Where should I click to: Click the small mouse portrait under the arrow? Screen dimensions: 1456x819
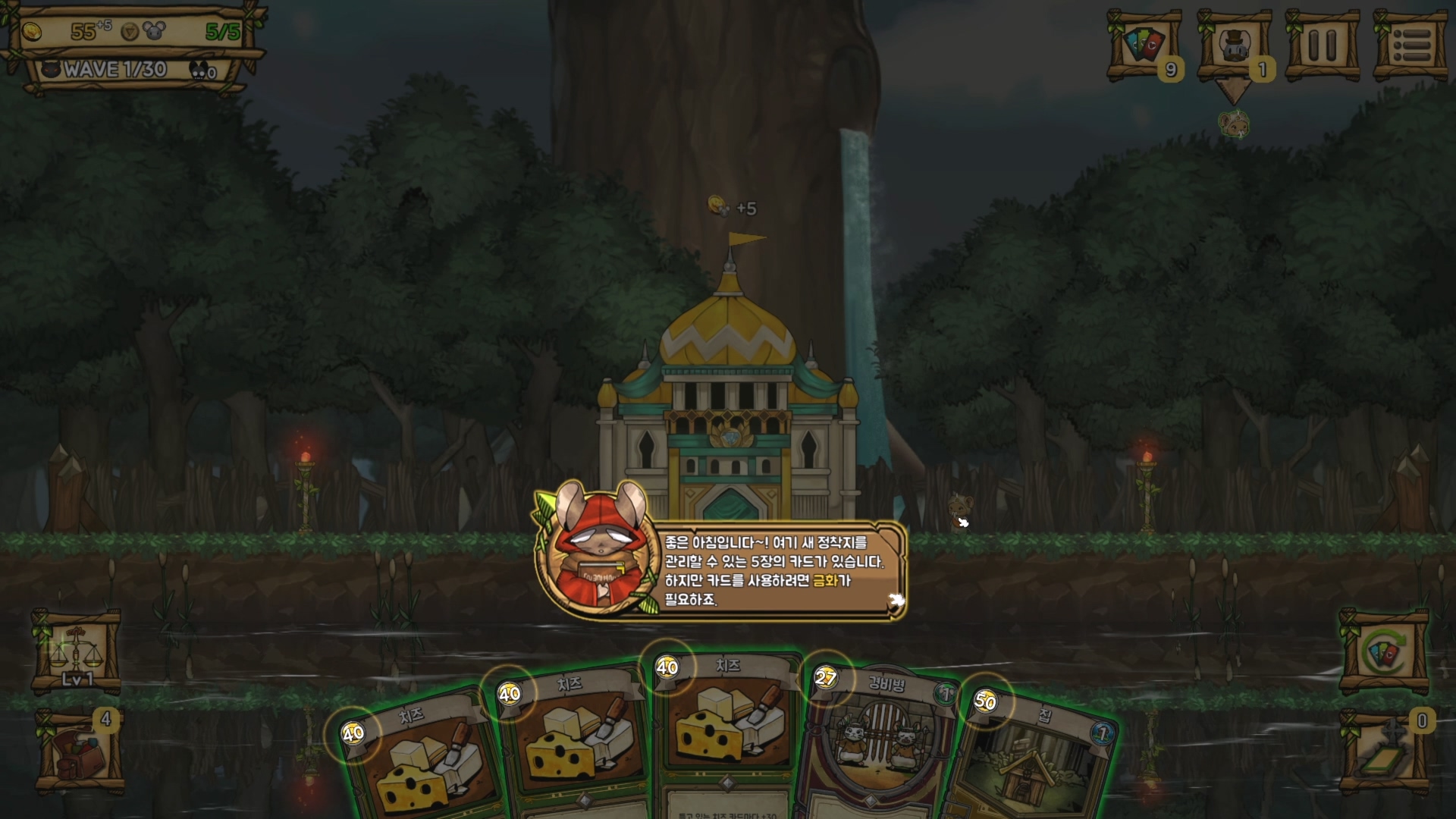[1234, 124]
